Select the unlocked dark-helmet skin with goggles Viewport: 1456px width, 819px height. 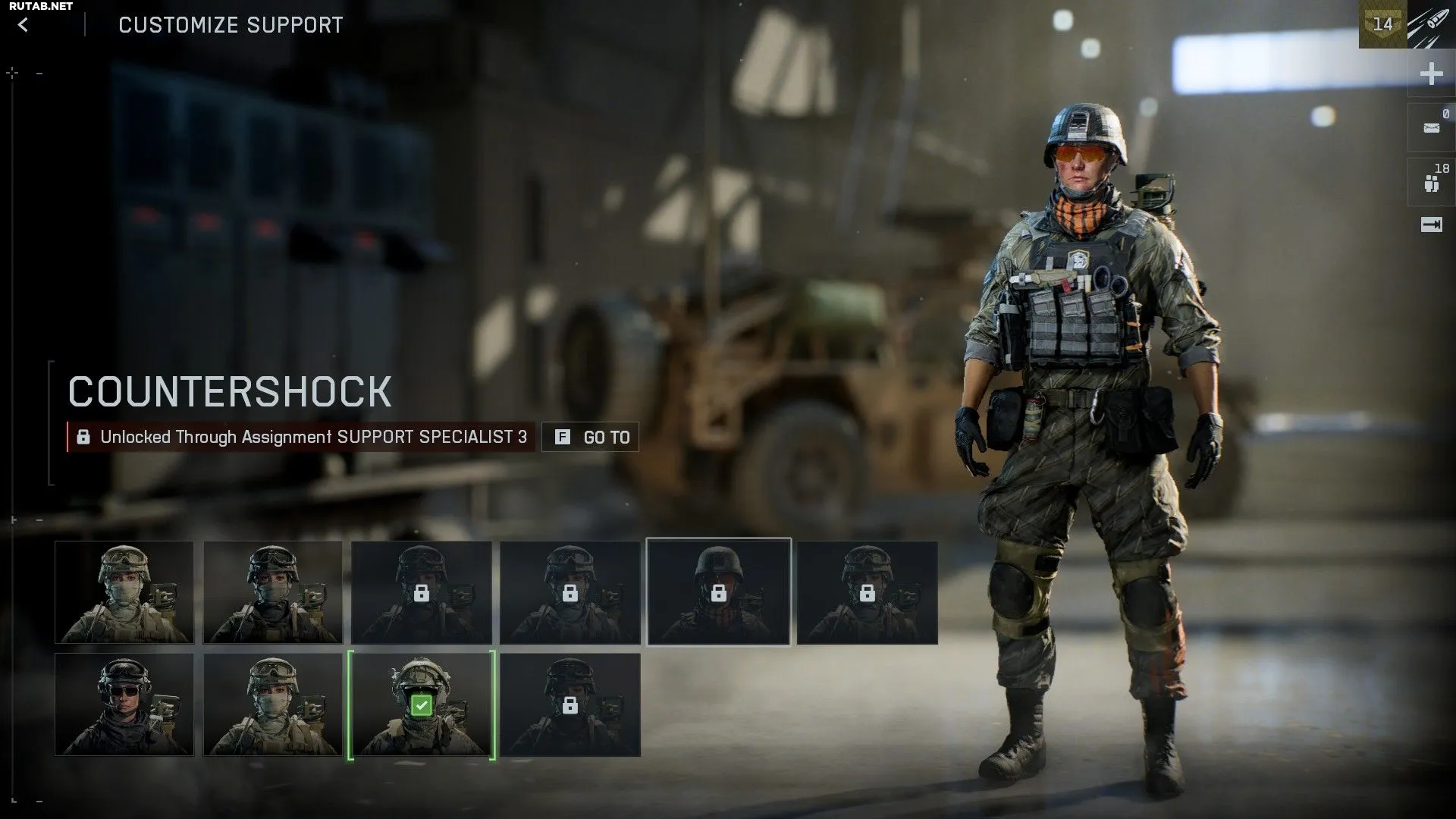(x=273, y=592)
